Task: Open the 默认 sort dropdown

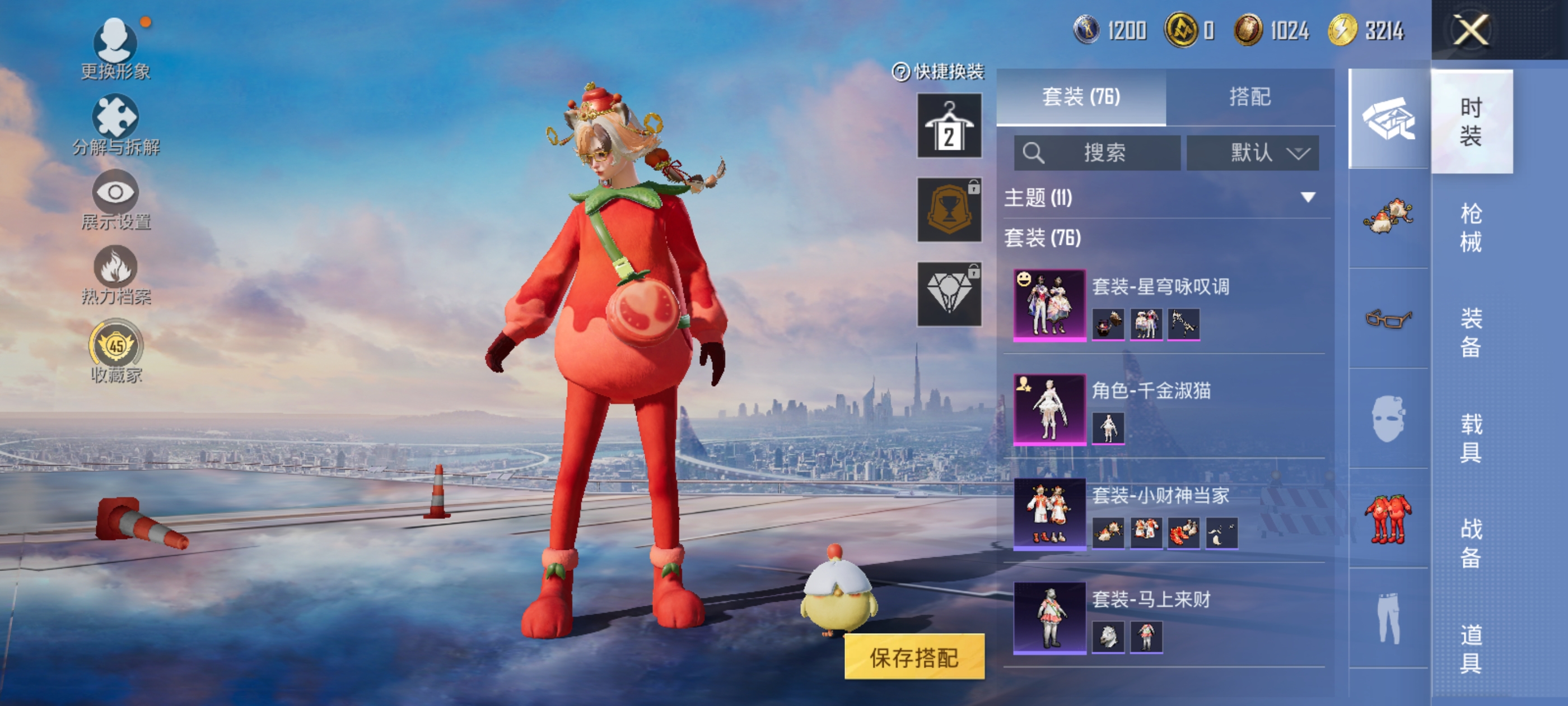Action: [1253, 152]
